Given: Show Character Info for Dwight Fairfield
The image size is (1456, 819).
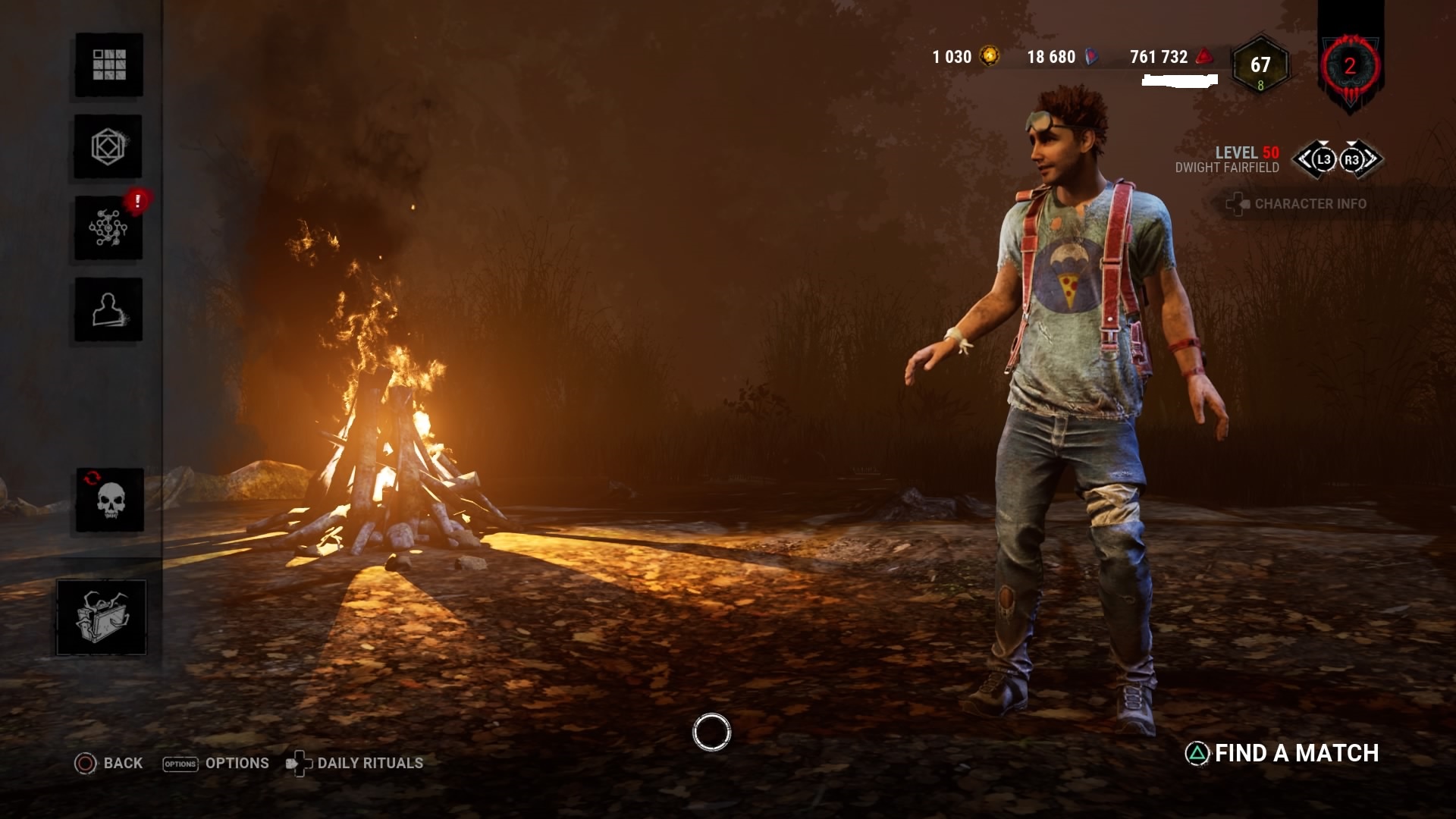Looking at the screenshot, I should click(1297, 204).
